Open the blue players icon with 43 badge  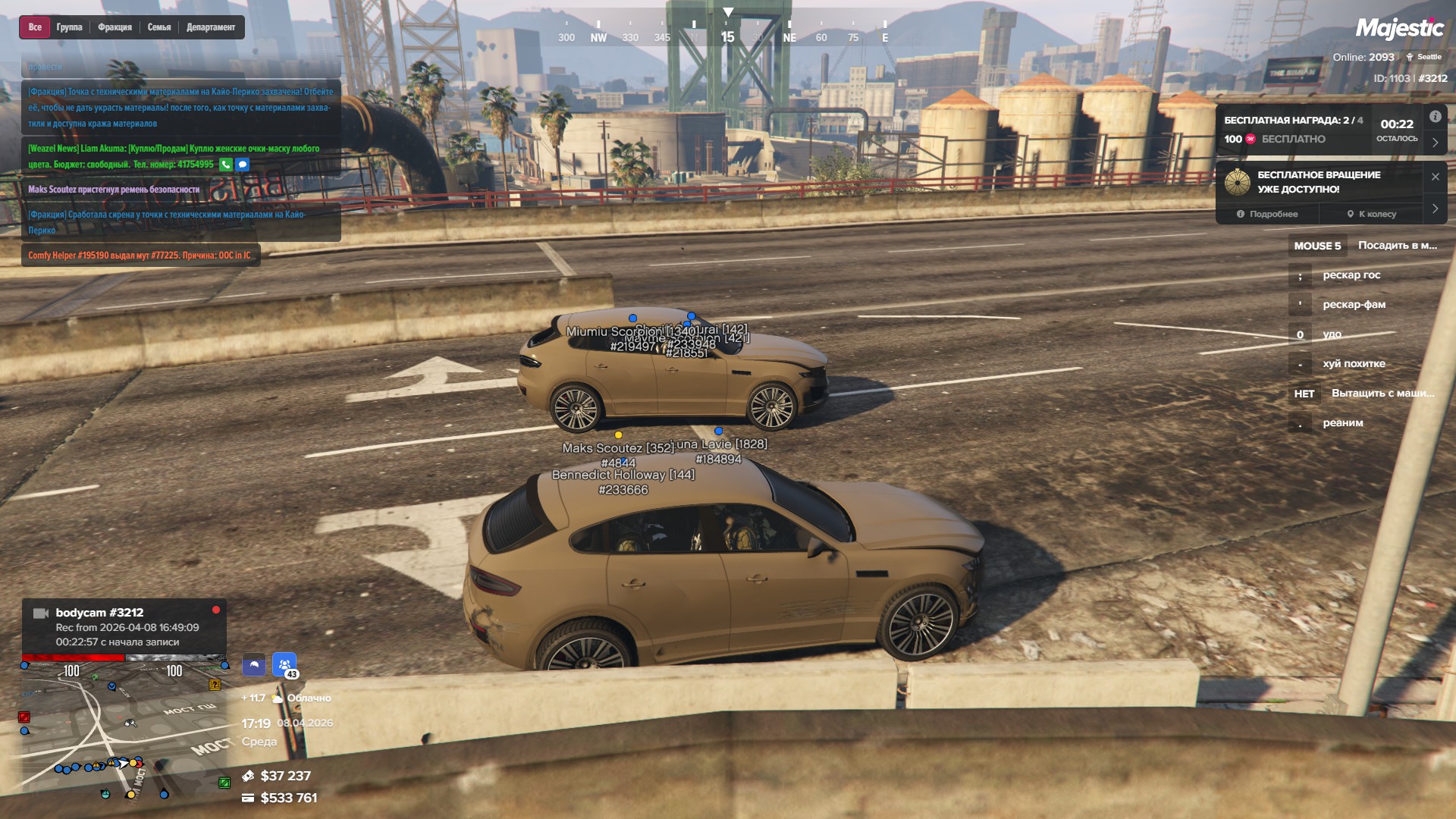point(284,665)
